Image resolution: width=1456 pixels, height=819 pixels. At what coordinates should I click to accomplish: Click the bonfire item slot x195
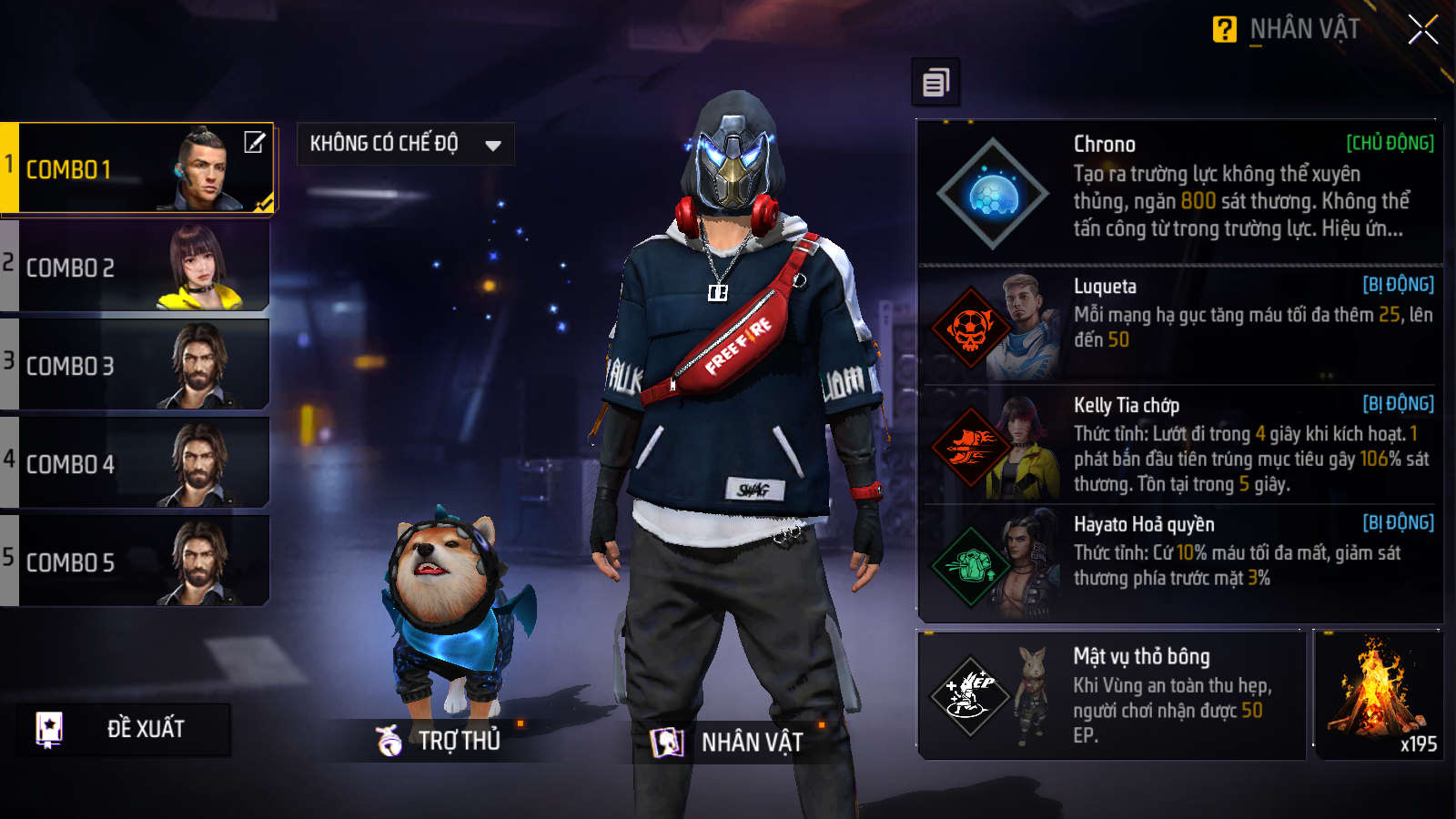click(x=1379, y=695)
